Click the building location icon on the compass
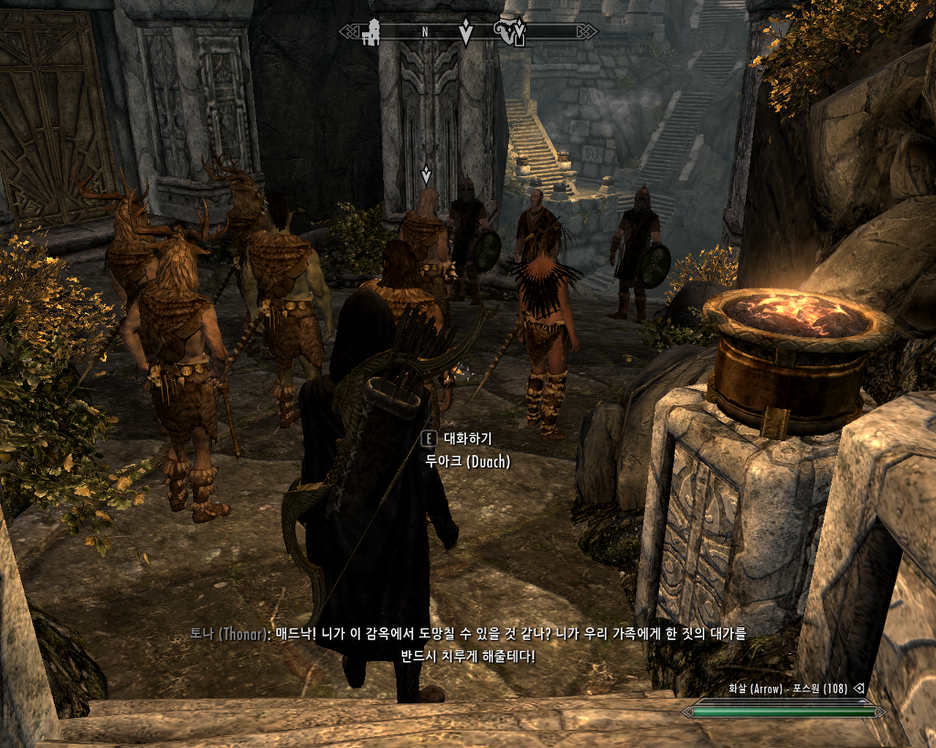The height and width of the screenshot is (748, 936). coord(371,33)
